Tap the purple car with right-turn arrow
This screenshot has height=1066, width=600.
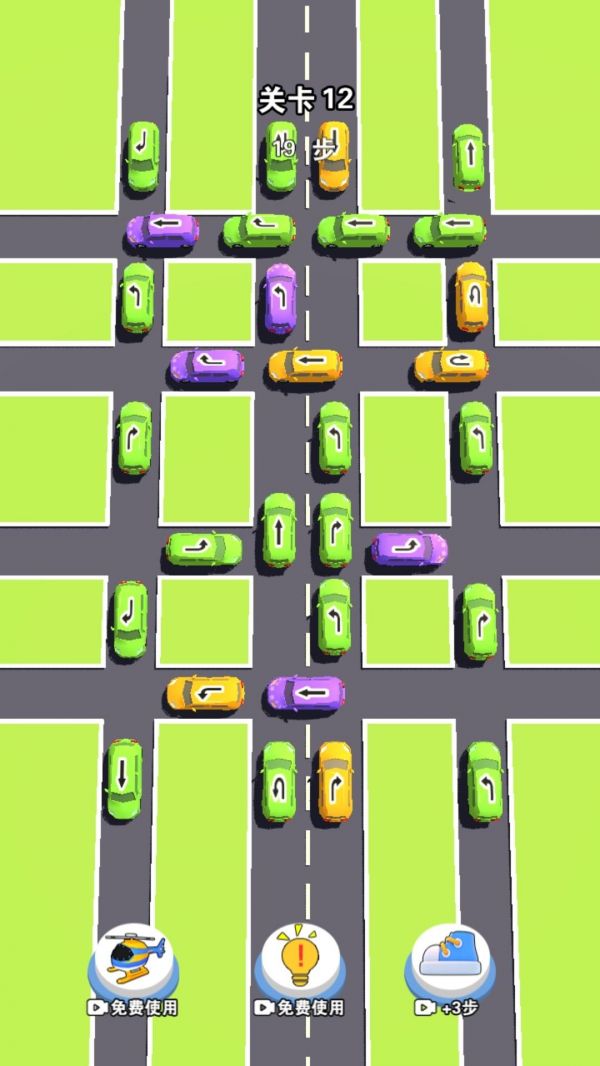(x=409, y=547)
